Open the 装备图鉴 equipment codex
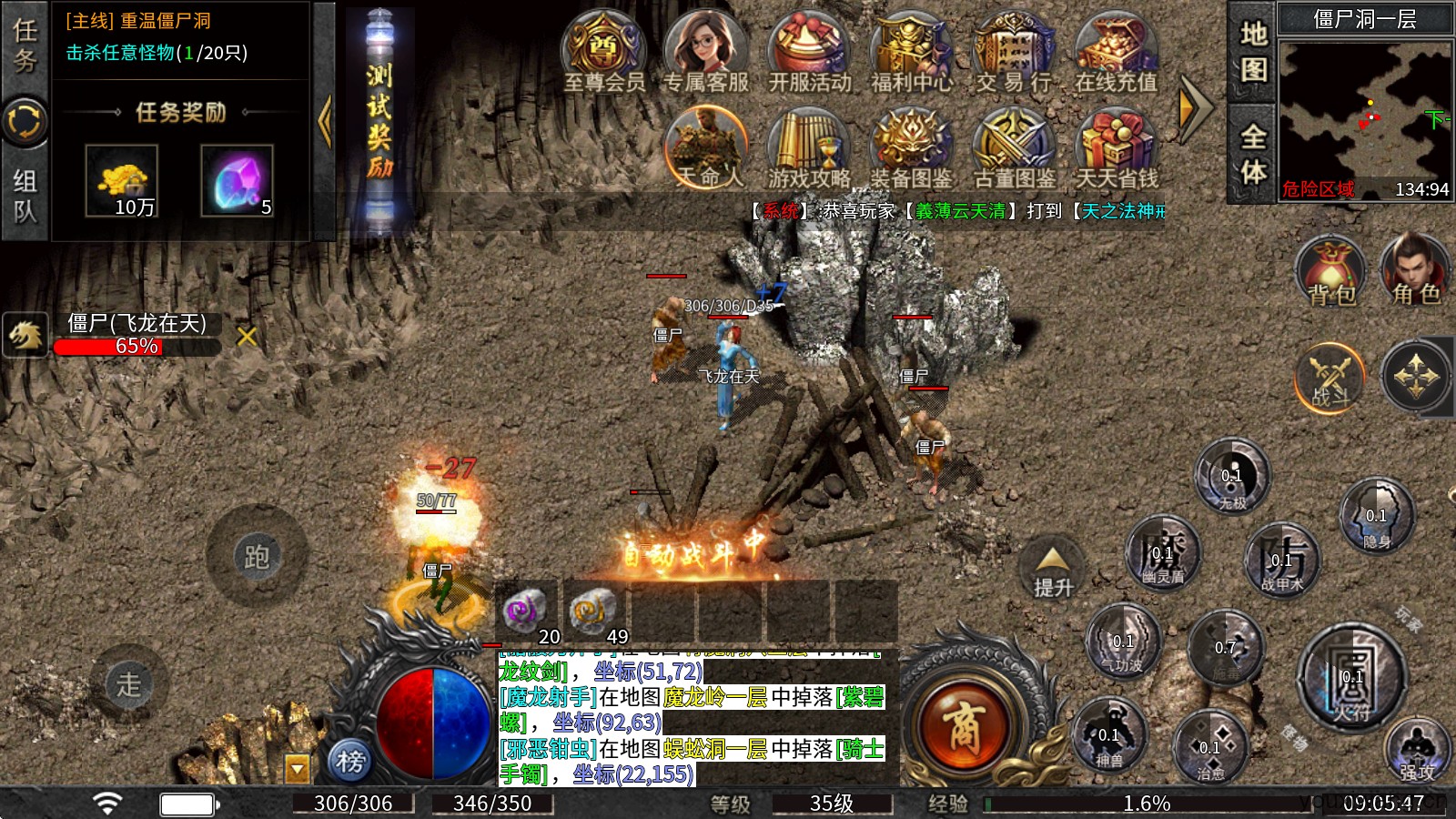Viewport: 1456px width, 819px height. click(x=911, y=147)
